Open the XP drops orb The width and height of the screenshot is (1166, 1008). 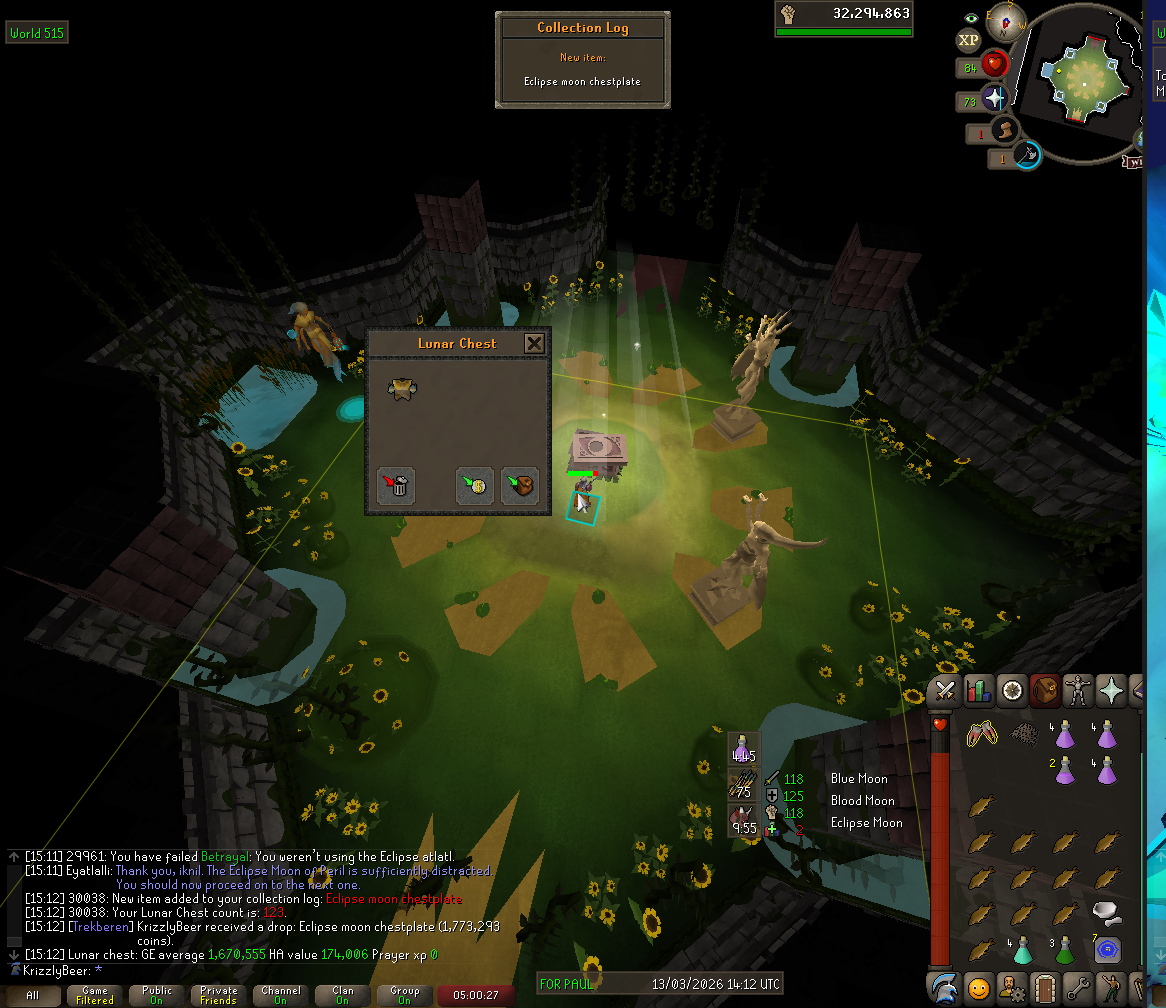[968, 40]
